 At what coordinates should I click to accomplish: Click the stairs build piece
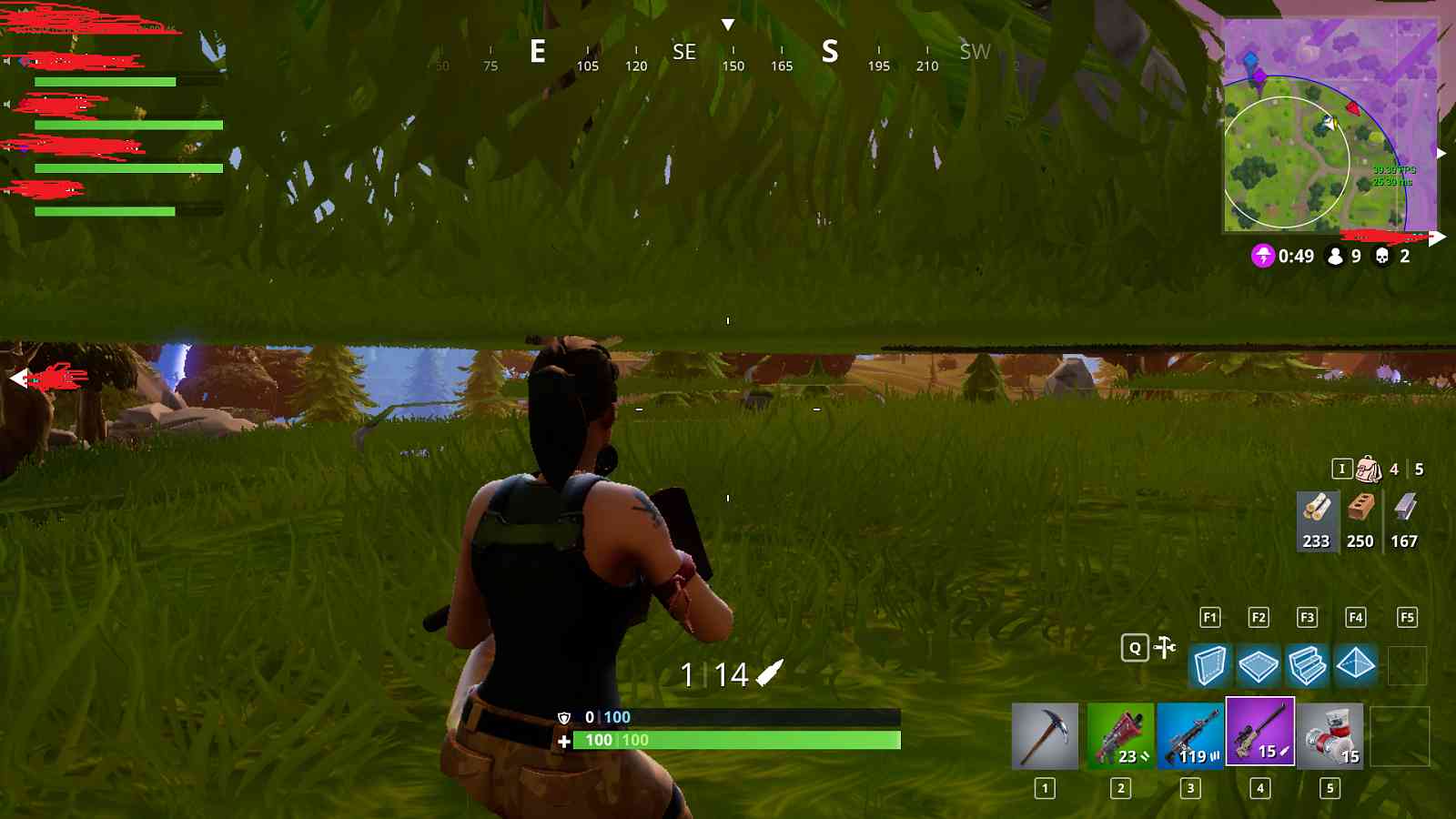1308,665
